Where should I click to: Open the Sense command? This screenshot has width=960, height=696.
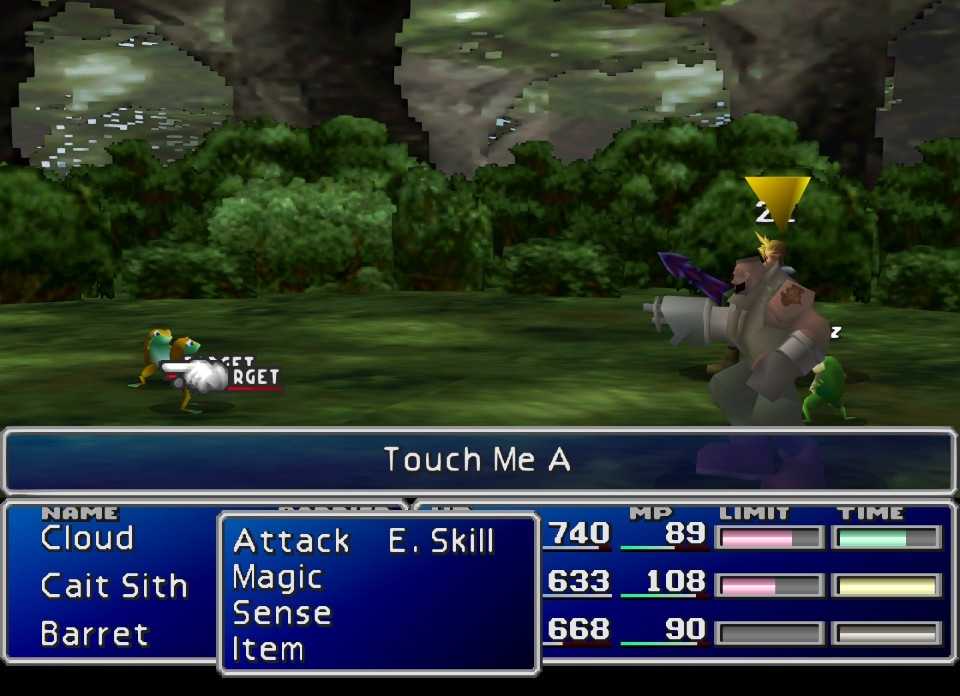point(281,613)
